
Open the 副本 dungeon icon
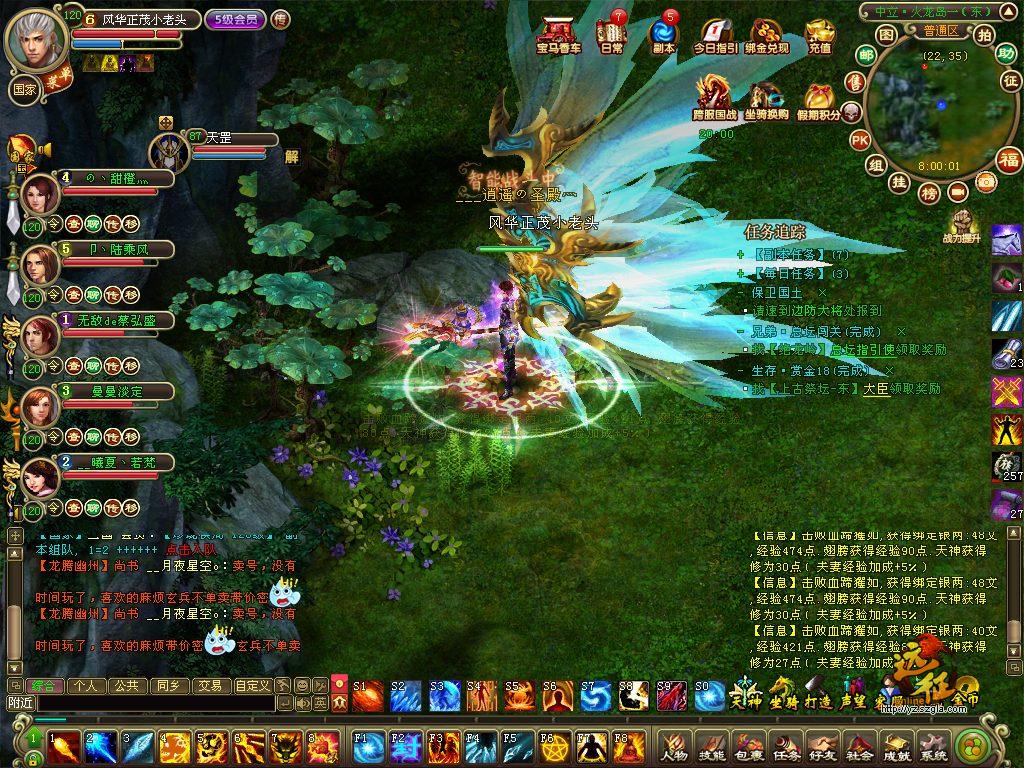662,36
